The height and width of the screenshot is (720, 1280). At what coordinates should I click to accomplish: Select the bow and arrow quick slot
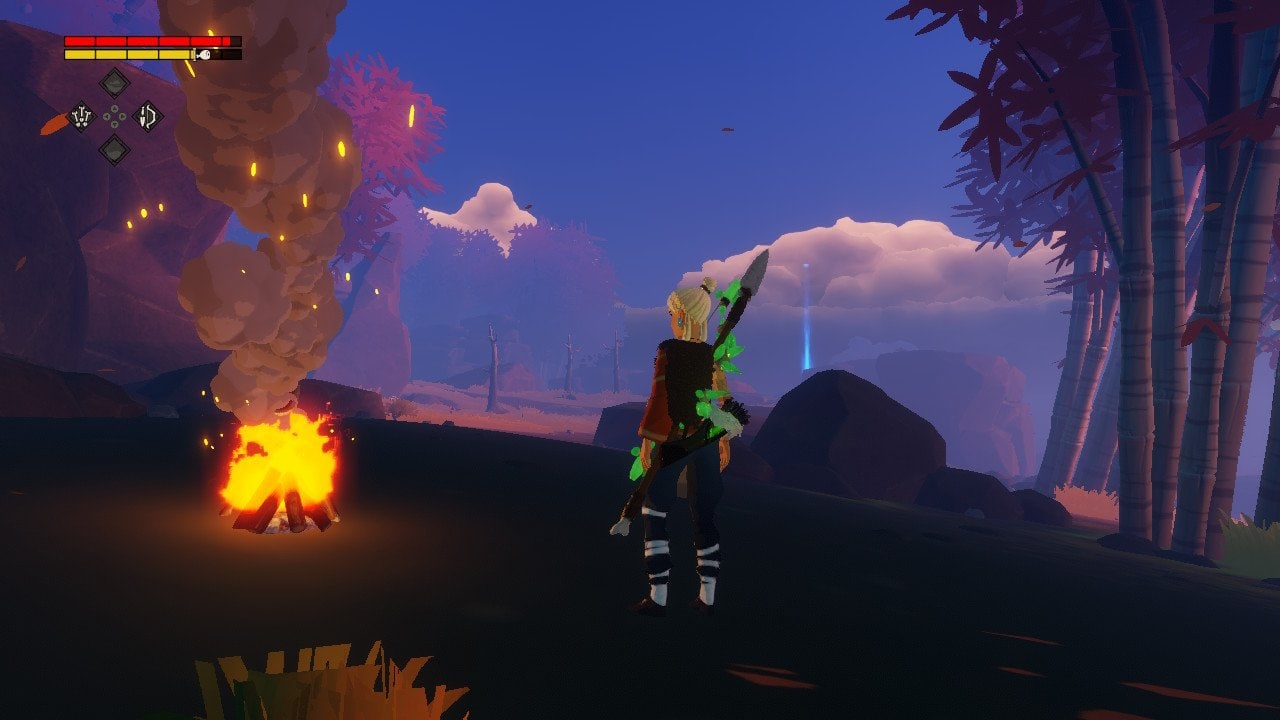[x=148, y=117]
